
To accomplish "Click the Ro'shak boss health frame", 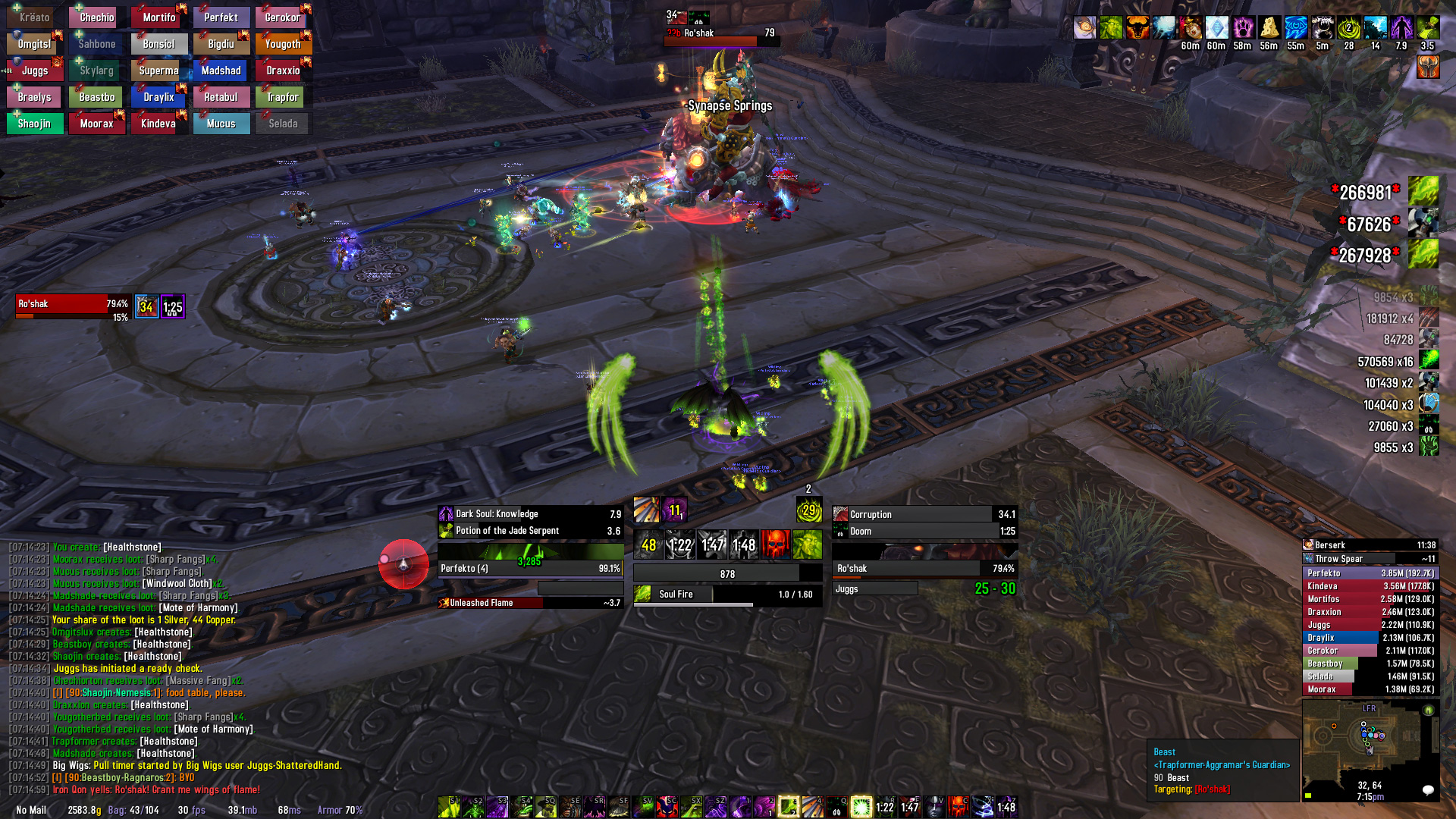I will point(73,305).
